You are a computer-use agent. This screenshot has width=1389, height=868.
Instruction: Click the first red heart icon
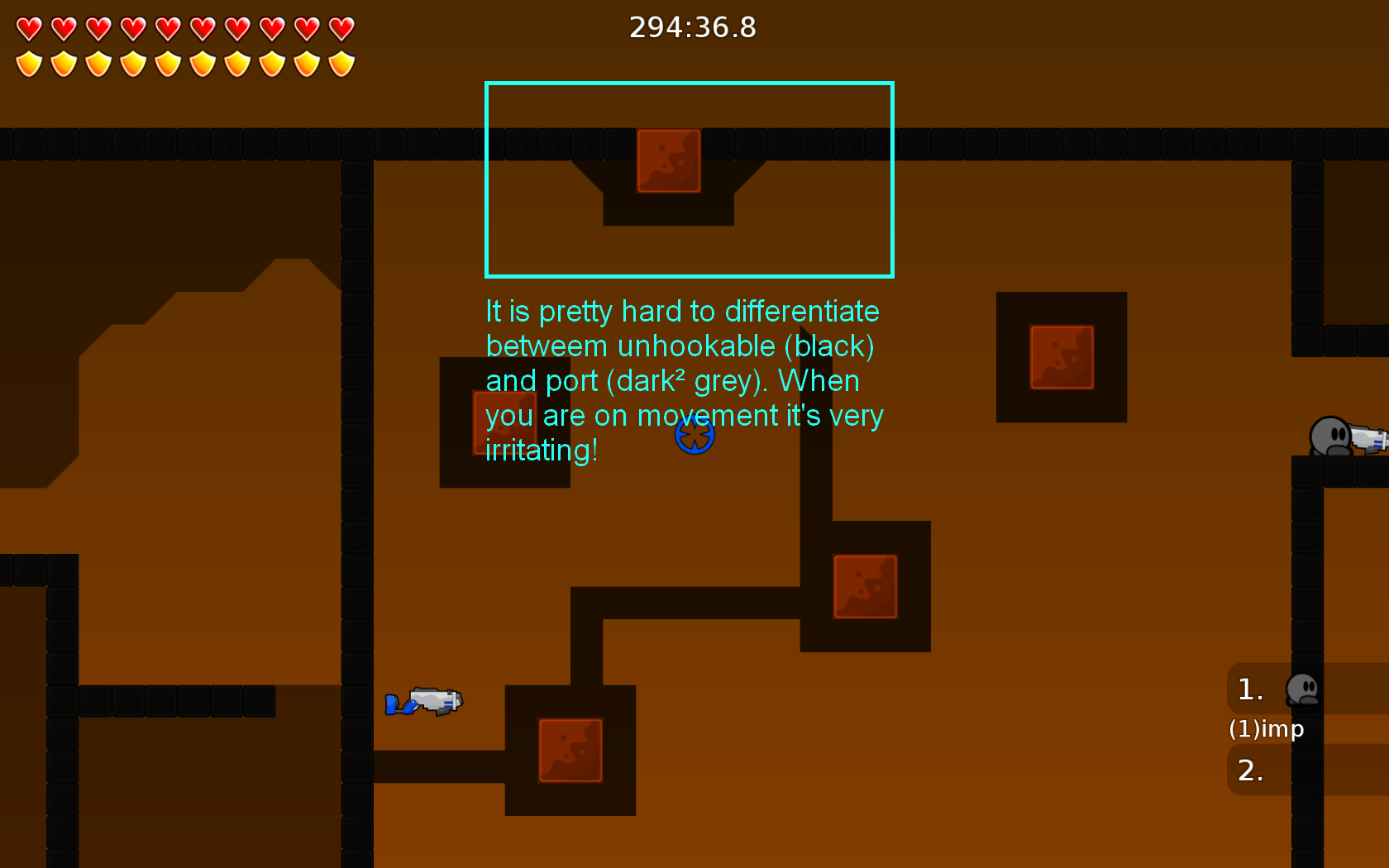29,26
